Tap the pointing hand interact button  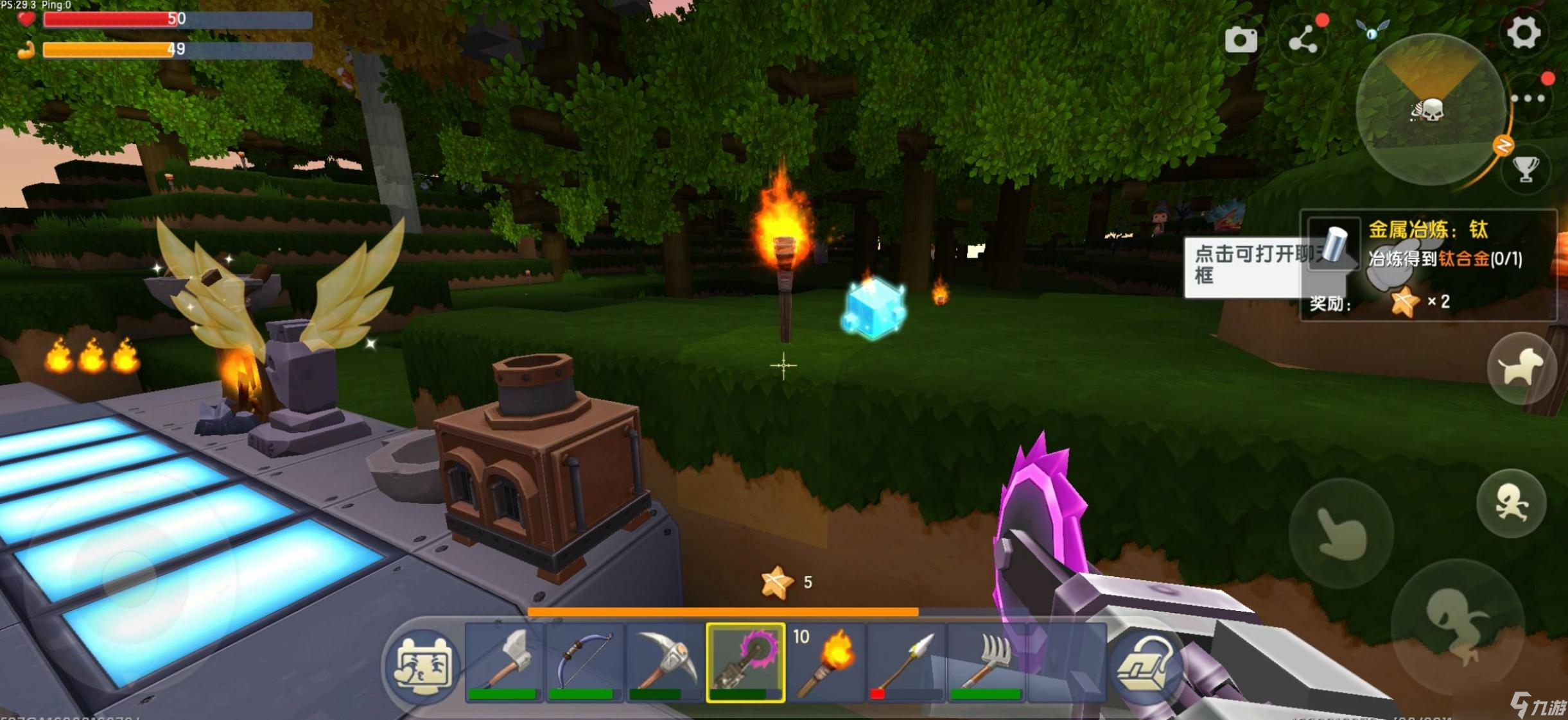coord(1341,533)
